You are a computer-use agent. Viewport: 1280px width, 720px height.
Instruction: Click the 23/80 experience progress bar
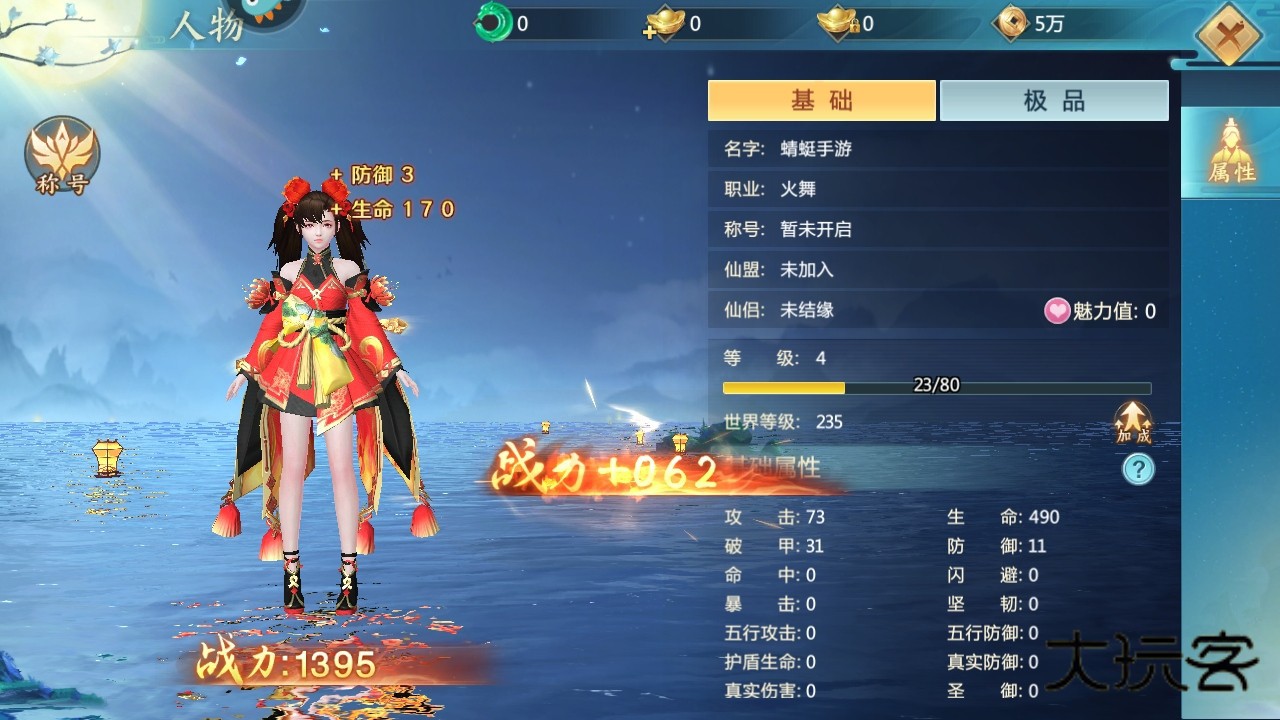[x=935, y=385]
